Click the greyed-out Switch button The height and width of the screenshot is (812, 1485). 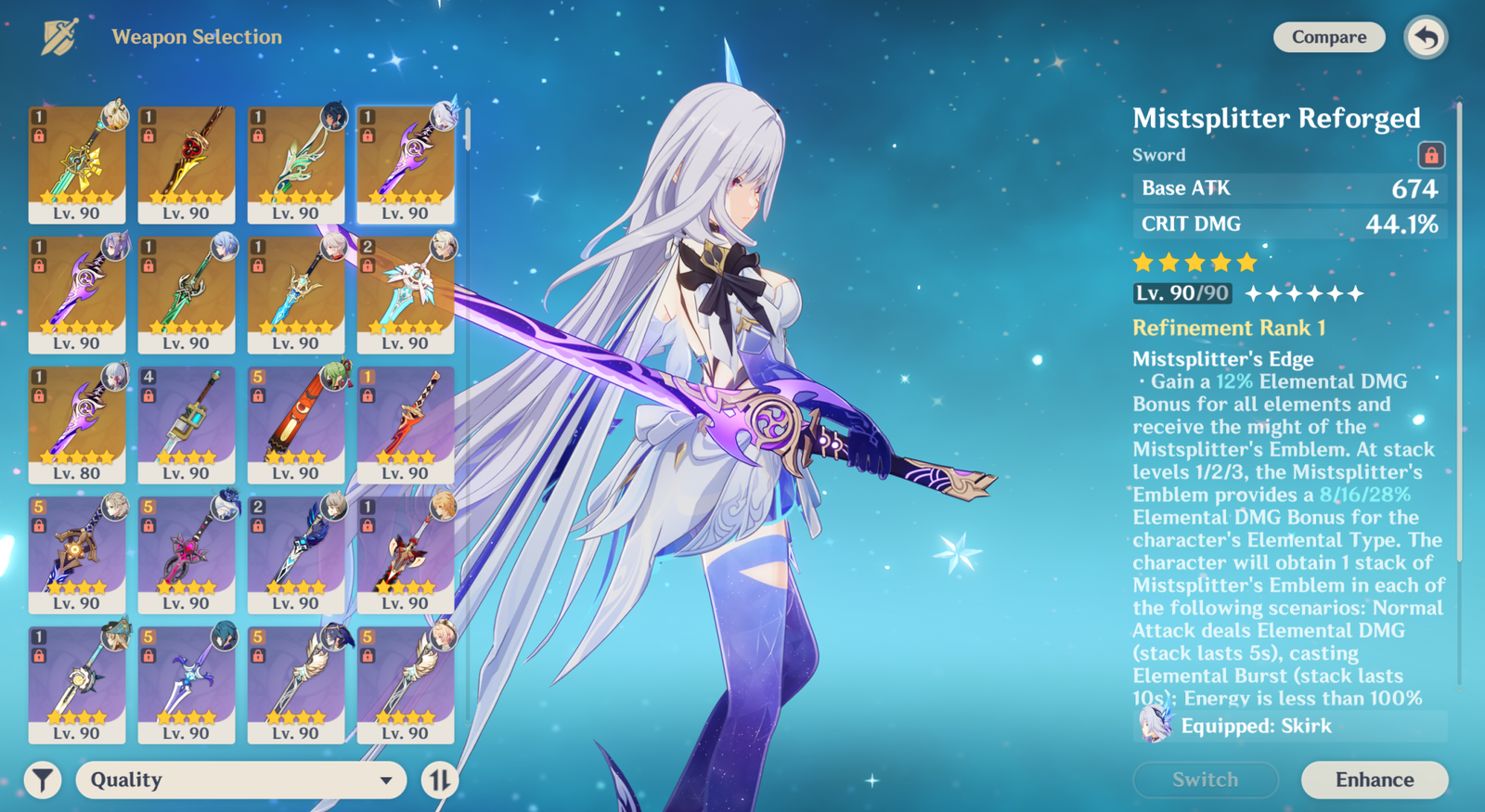pos(1205,780)
